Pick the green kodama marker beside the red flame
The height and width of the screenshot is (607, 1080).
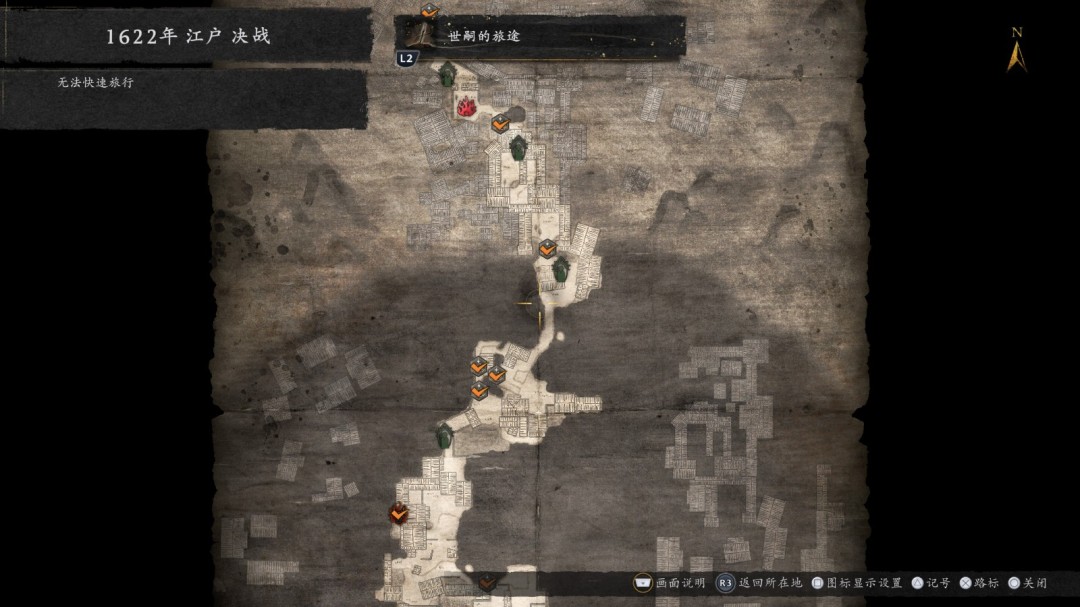447,74
